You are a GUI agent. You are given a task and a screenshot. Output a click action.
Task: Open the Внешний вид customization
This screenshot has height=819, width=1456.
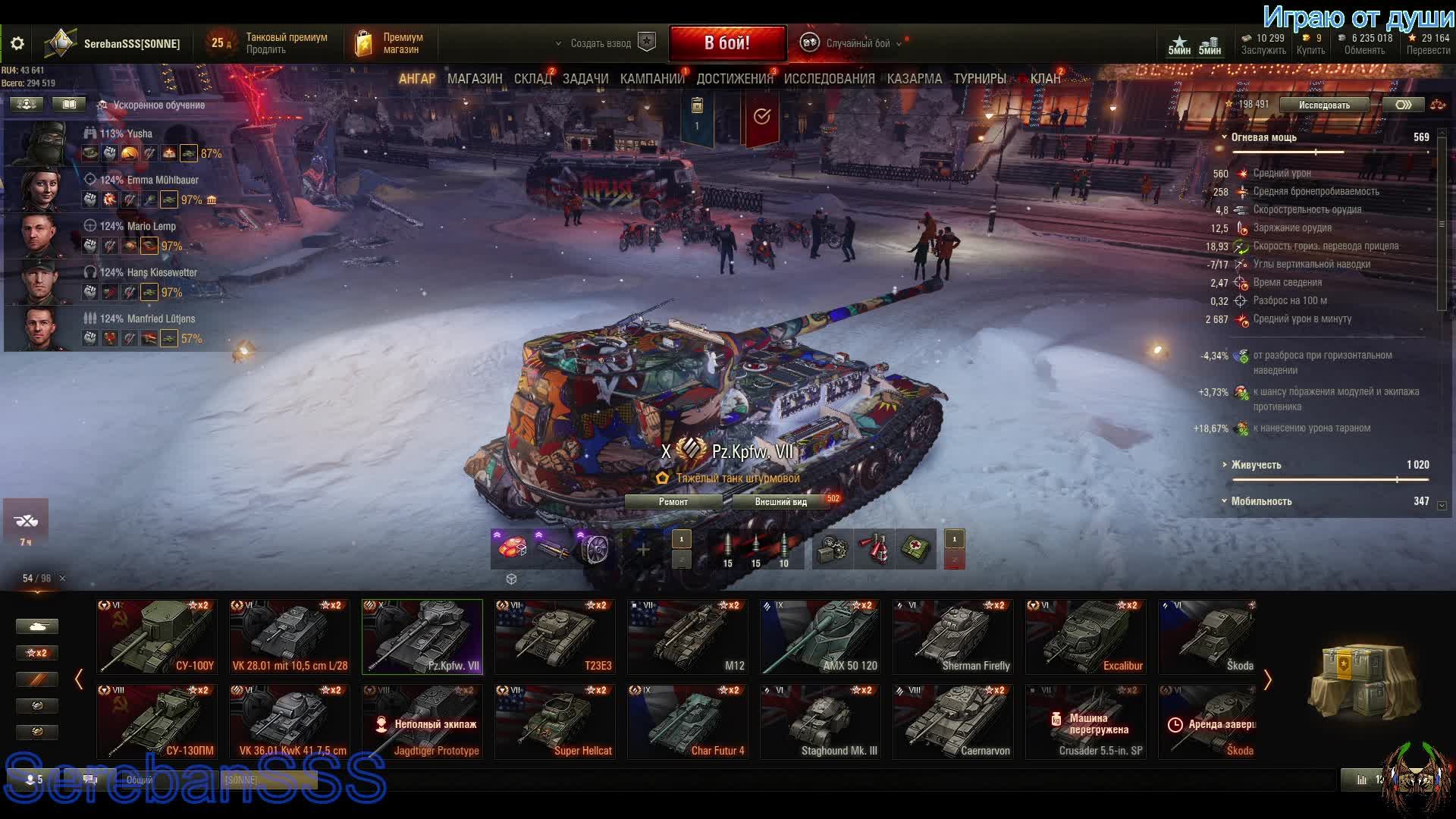(x=781, y=502)
